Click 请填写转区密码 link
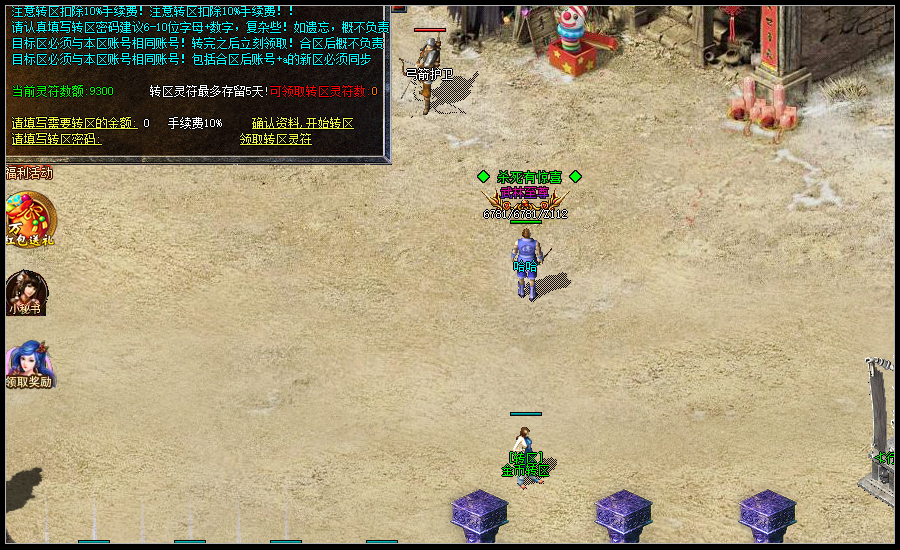Viewport: 900px width, 550px height. click(x=57, y=139)
